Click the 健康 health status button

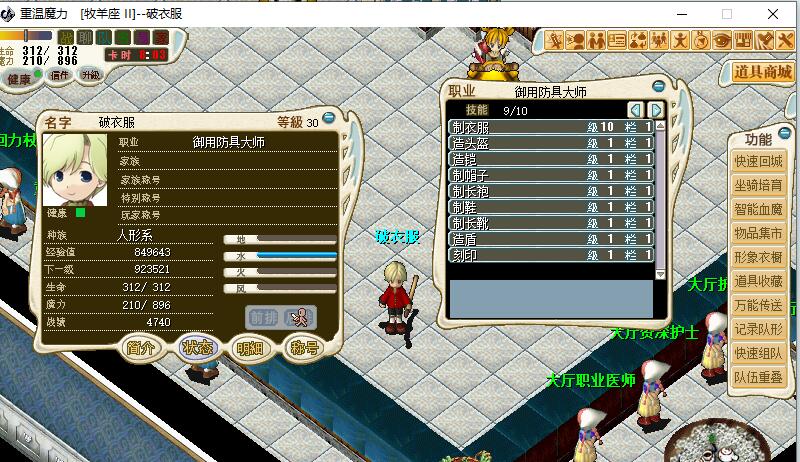pyautogui.click(x=20, y=78)
